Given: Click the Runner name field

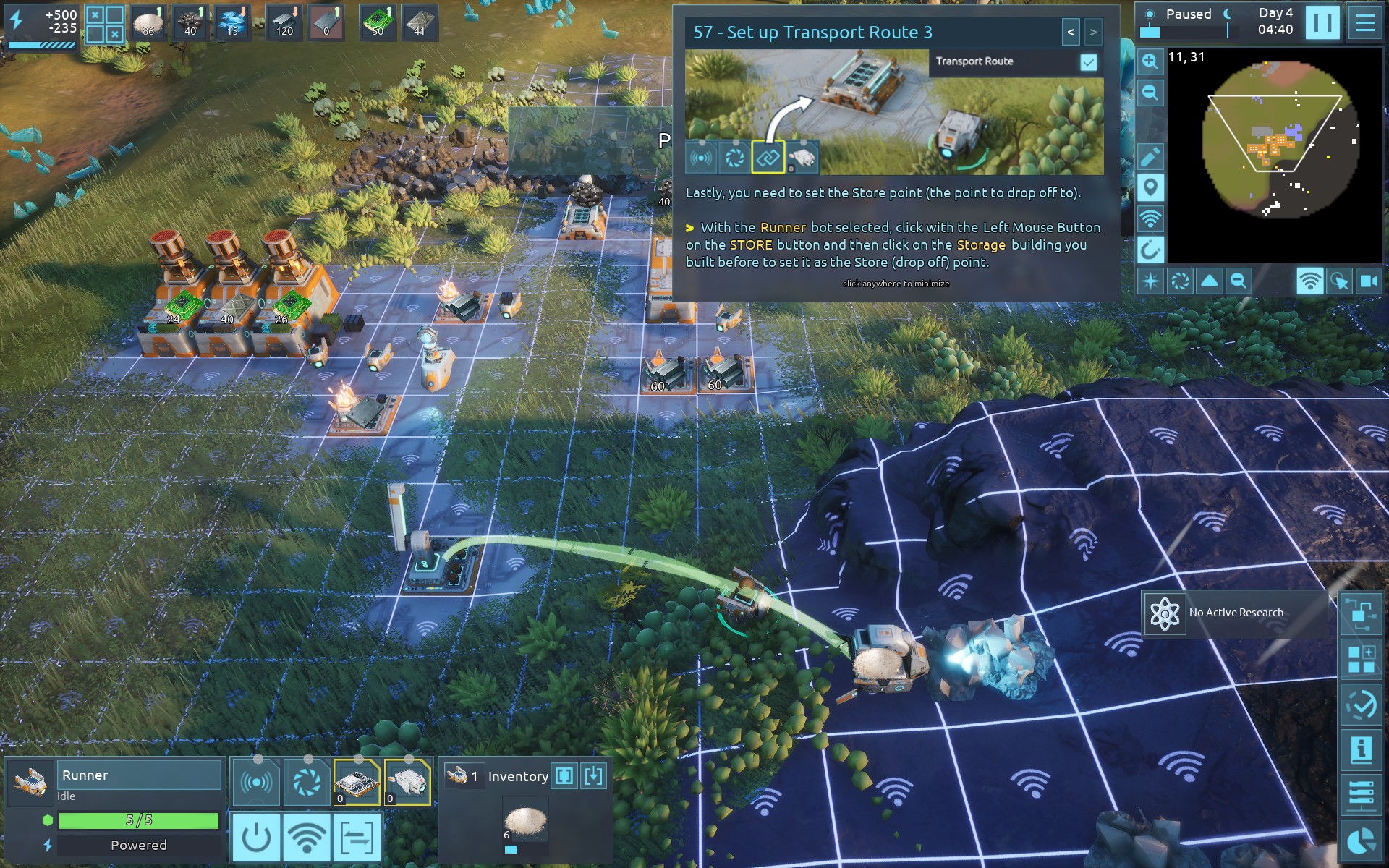Looking at the screenshot, I should (139, 775).
